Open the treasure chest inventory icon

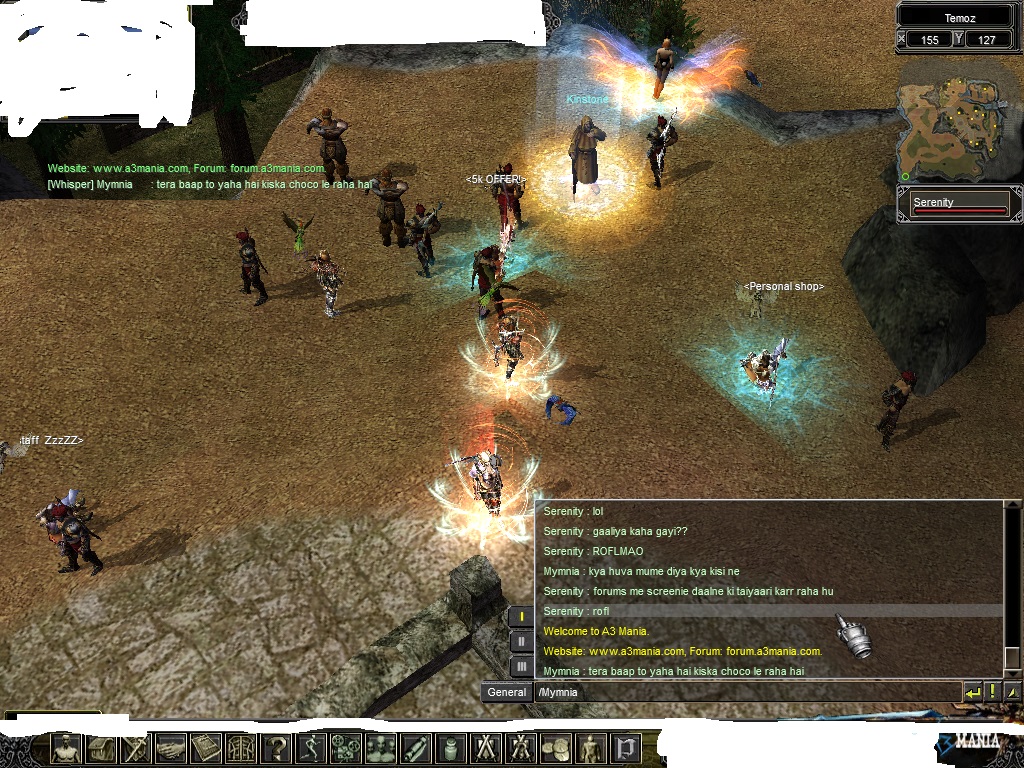coord(101,748)
